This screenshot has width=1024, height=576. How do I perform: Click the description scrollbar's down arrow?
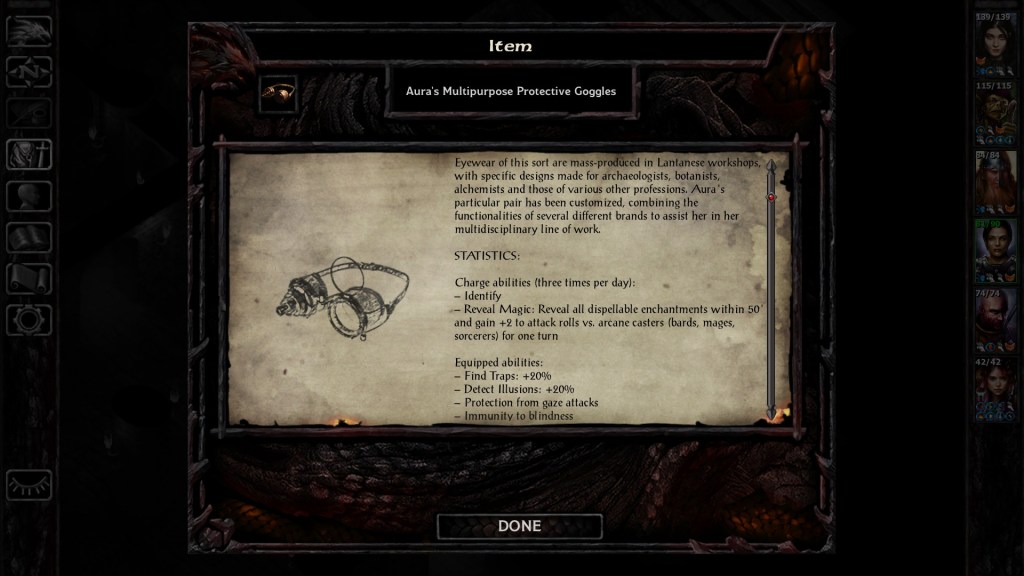[771, 411]
